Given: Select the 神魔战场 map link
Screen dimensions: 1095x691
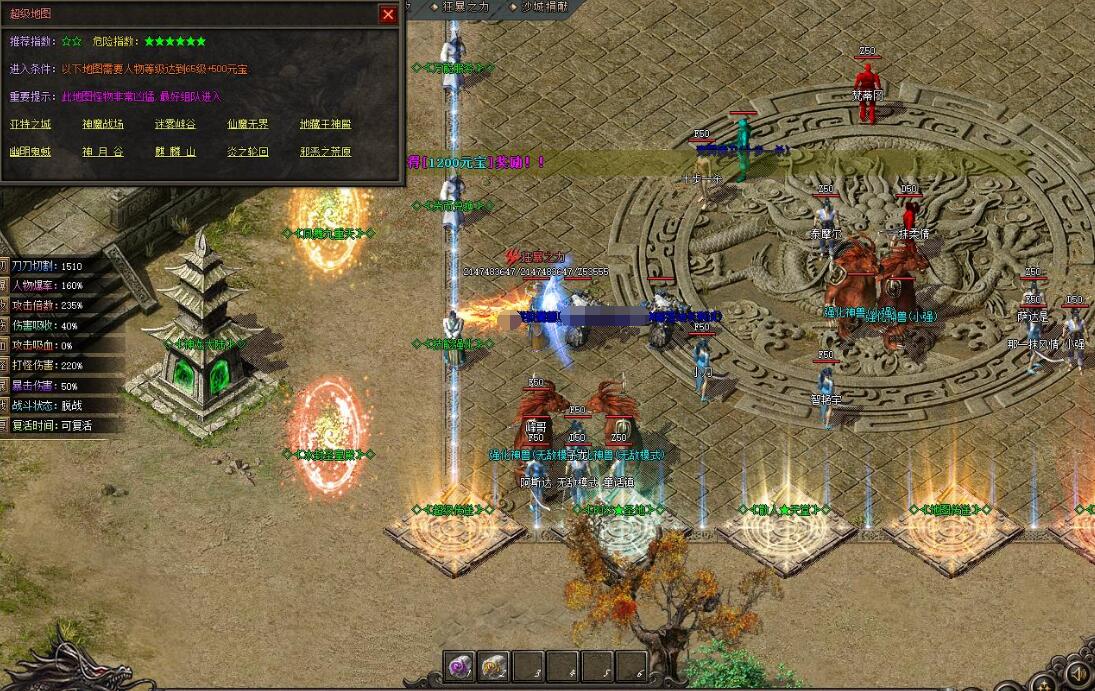Looking at the screenshot, I should pos(103,125).
